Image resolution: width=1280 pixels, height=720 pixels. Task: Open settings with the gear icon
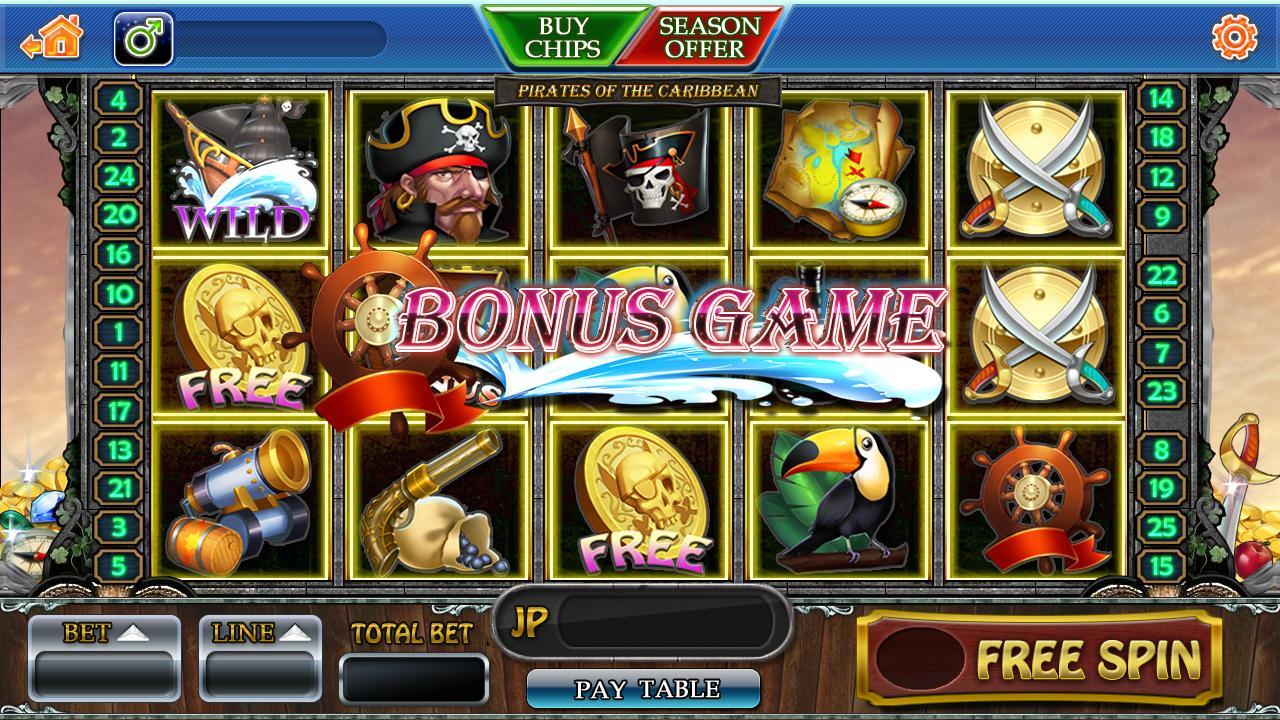click(1234, 38)
